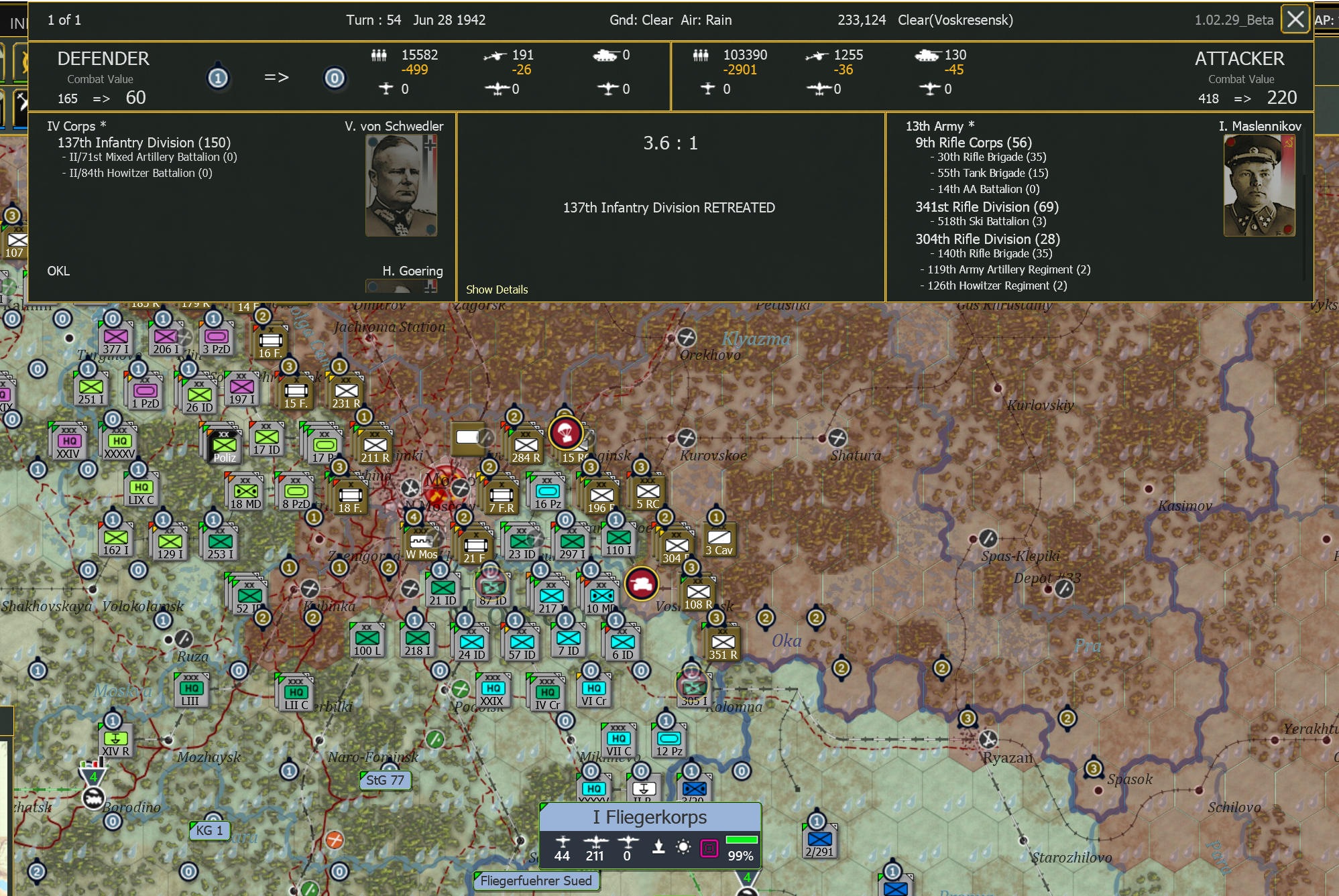
Task: Select the StG 77 air group label
Action: (385, 780)
